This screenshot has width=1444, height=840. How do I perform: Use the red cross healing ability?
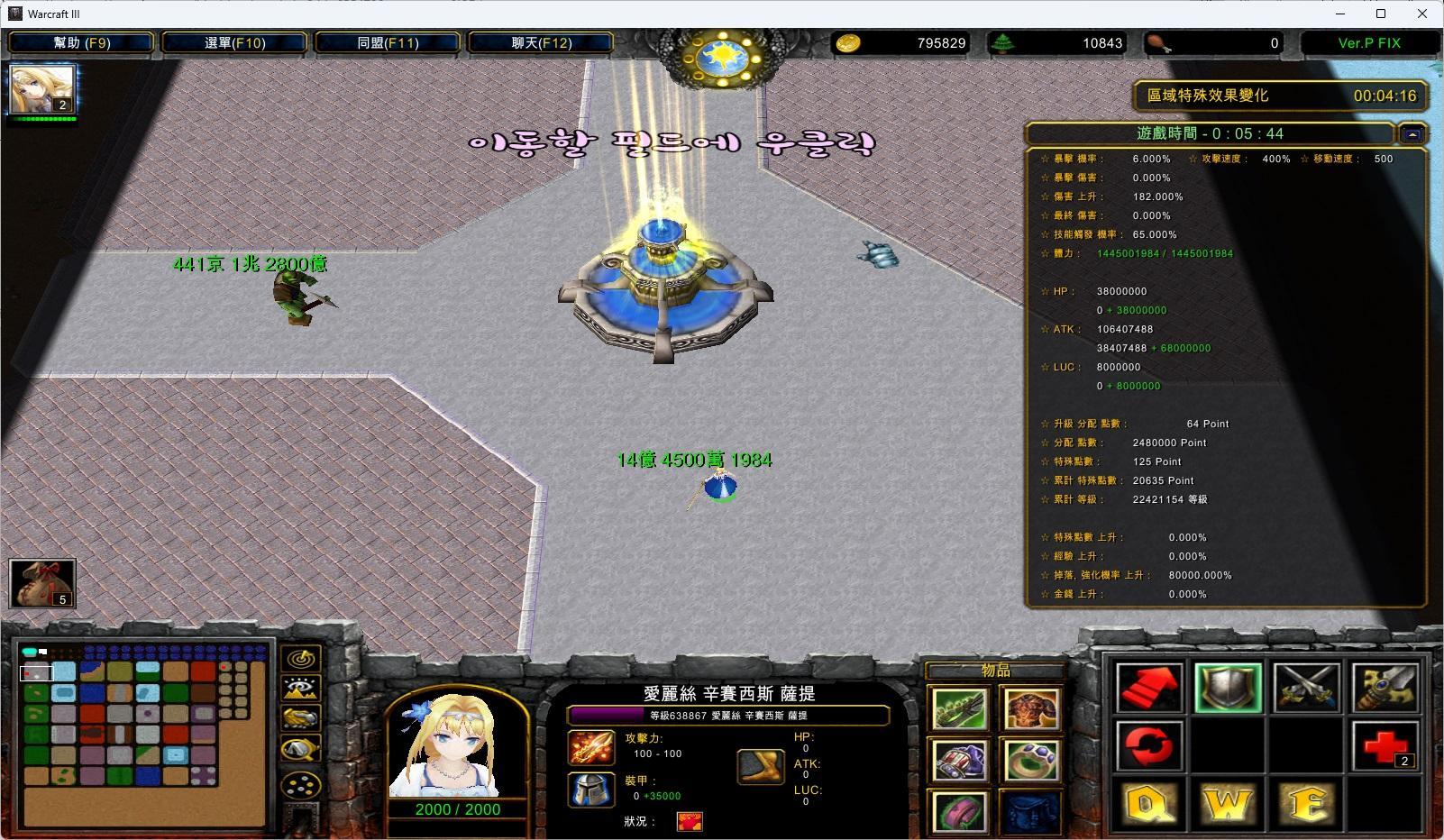[1385, 746]
